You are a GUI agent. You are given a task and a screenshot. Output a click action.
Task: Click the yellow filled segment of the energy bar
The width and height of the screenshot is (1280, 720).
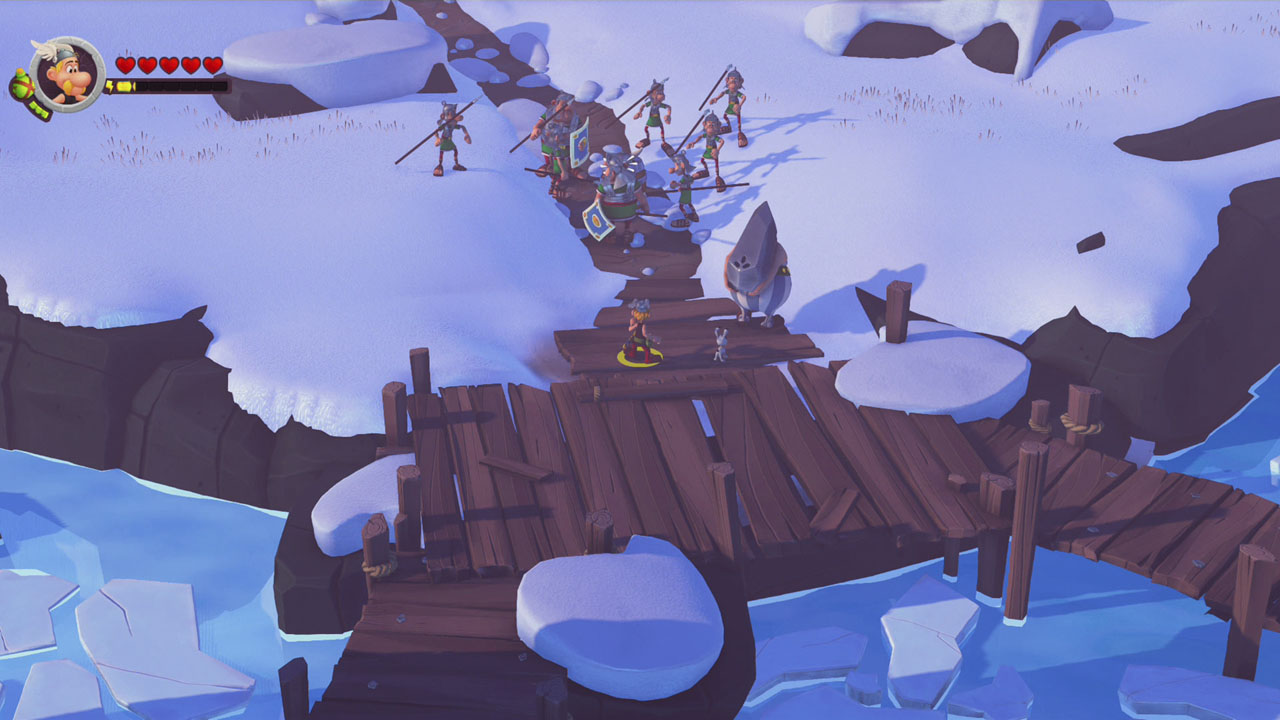pyautogui.click(x=124, y=85)
